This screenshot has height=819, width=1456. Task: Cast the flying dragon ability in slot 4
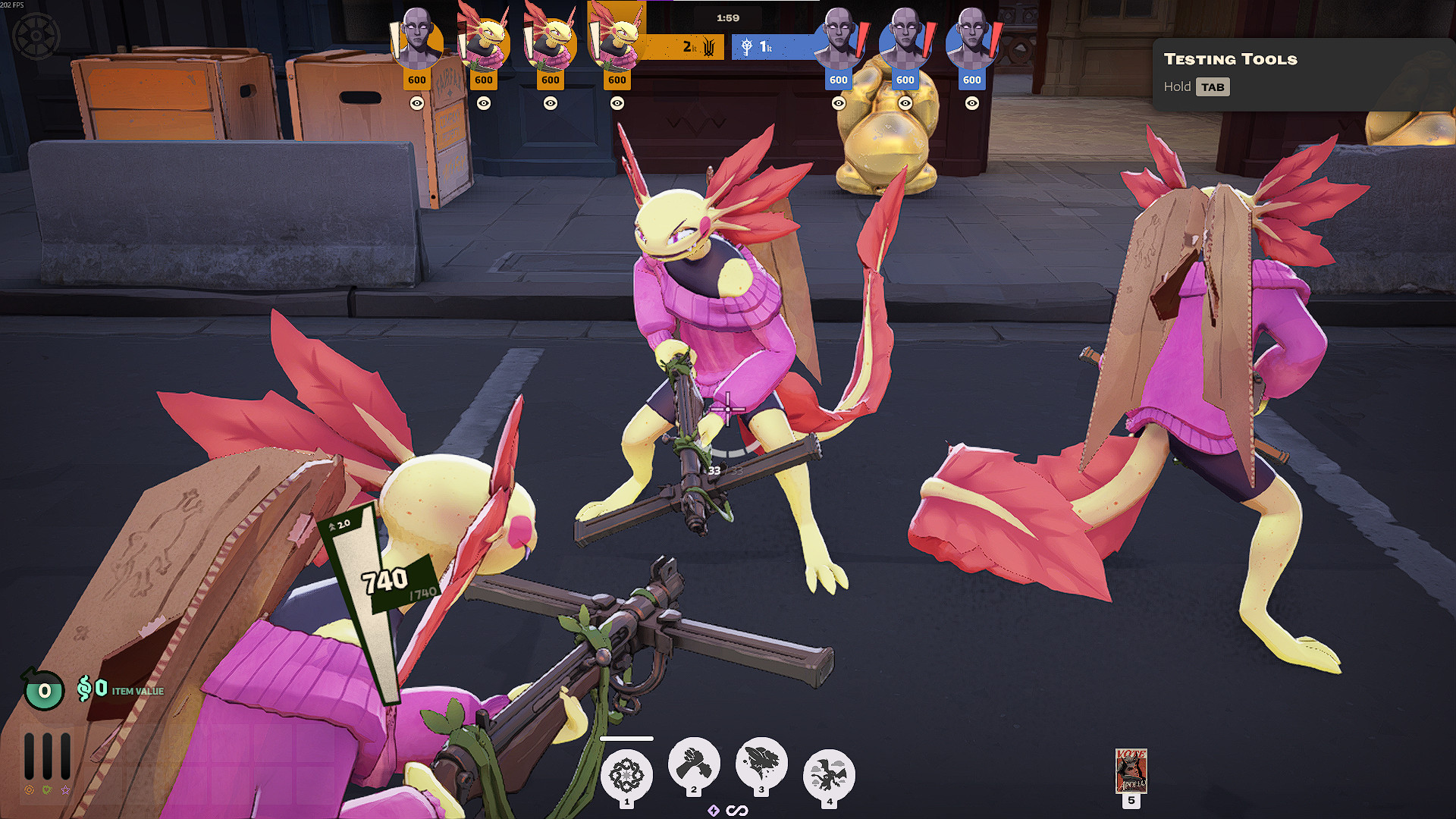pos(829,776)
